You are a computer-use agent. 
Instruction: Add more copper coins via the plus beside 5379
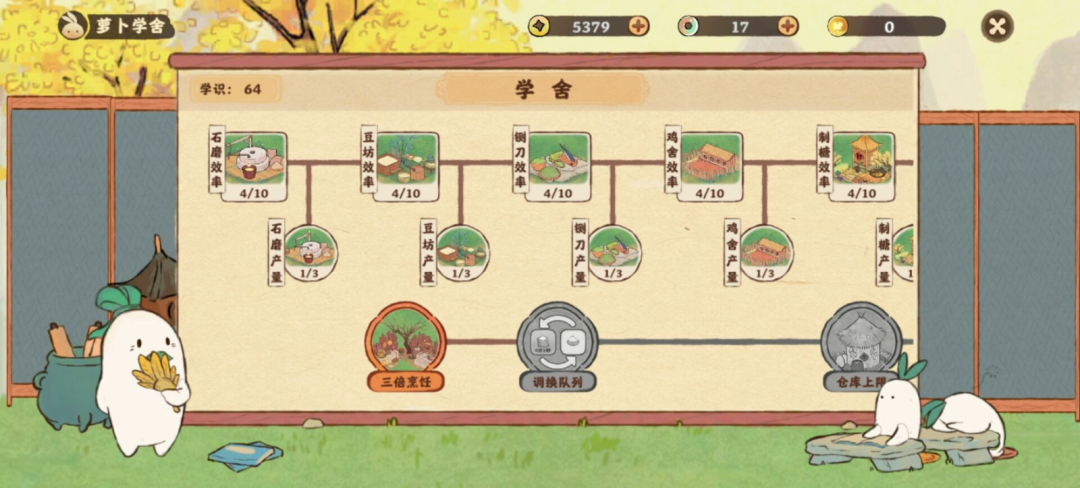click(x=638, y=26)
